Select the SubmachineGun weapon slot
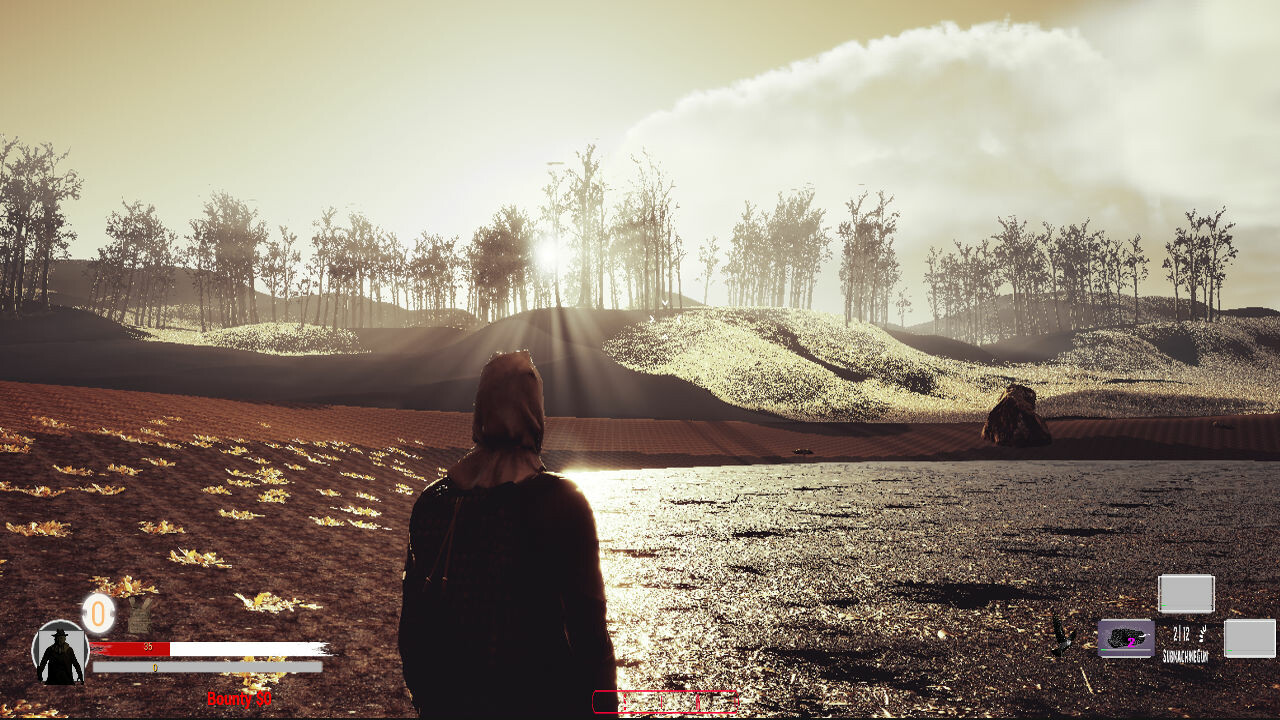The image size is (1280, 720). click(x=1128, y=638)
